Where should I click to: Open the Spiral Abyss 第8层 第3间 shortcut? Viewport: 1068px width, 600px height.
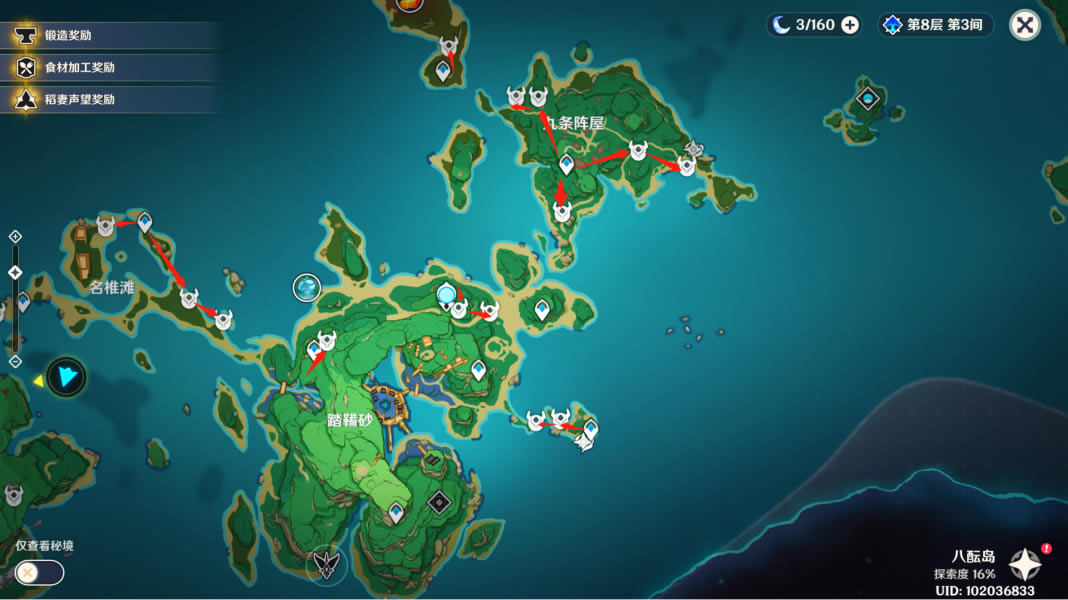[936, 25]
